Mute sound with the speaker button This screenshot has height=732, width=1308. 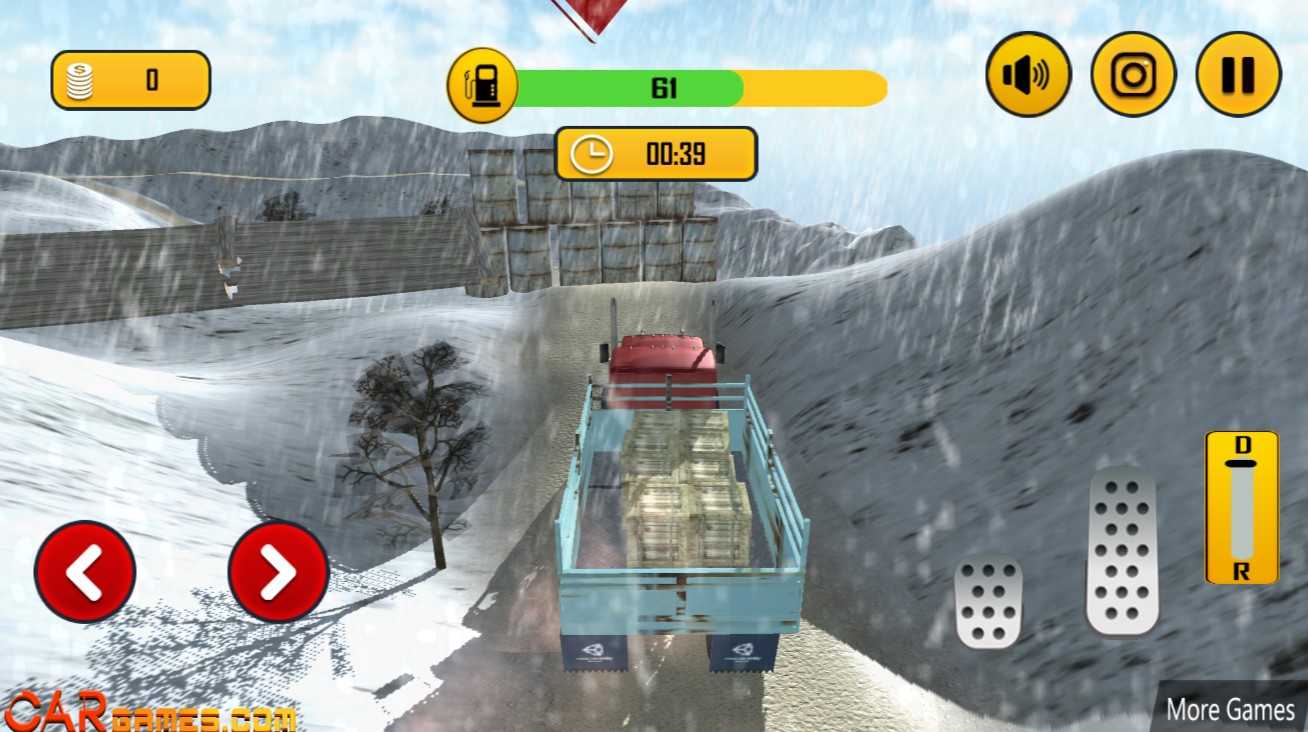click(1028, 74)
